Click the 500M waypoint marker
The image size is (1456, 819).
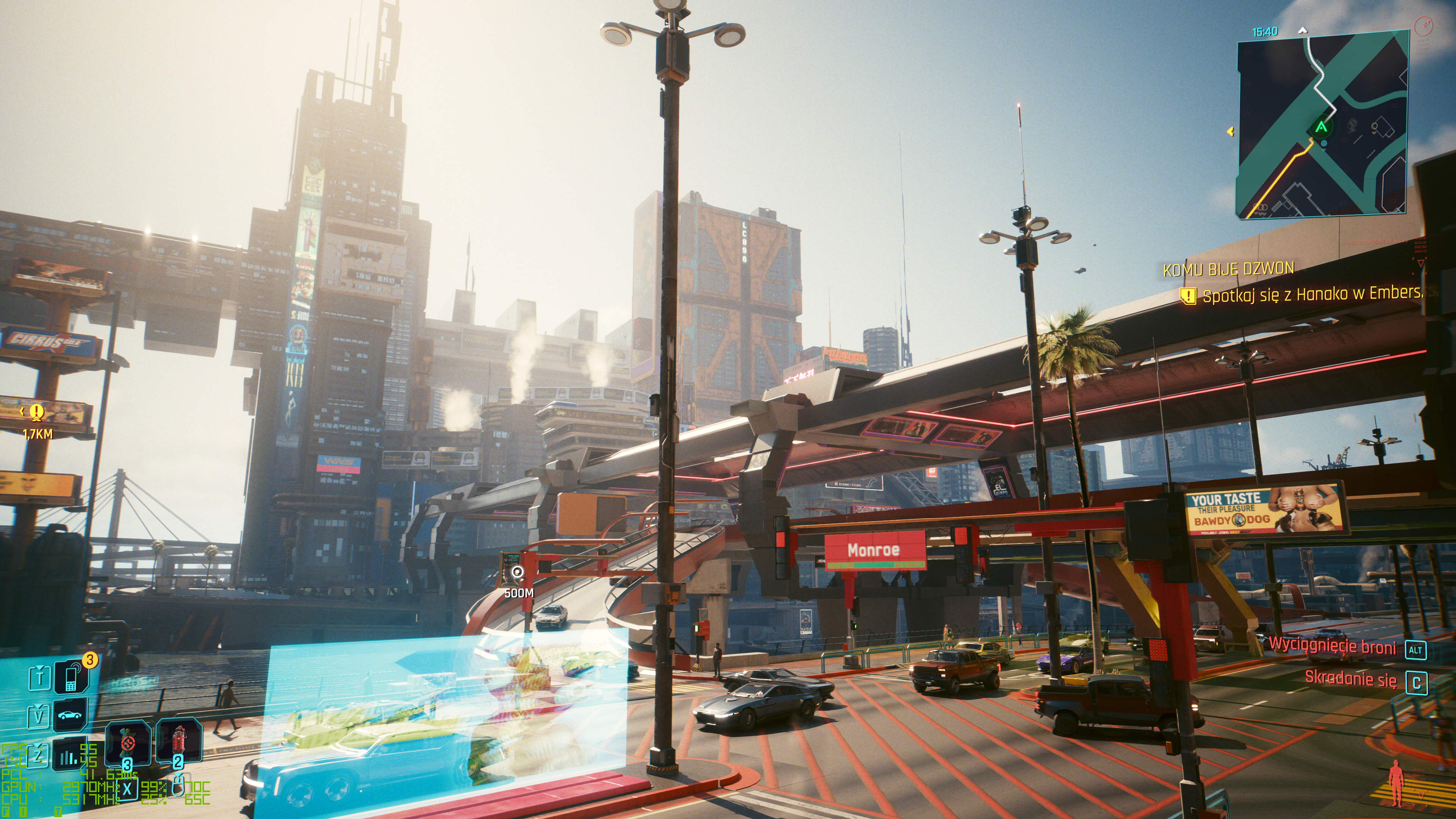pyautogui.click(x=517, y=572)
